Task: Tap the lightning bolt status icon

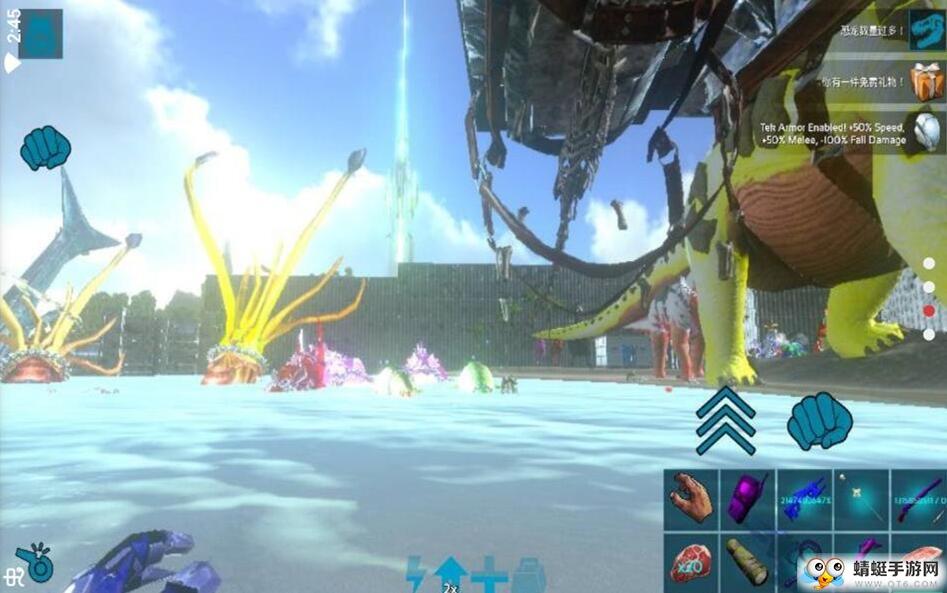Action: [x=416, y=575]
